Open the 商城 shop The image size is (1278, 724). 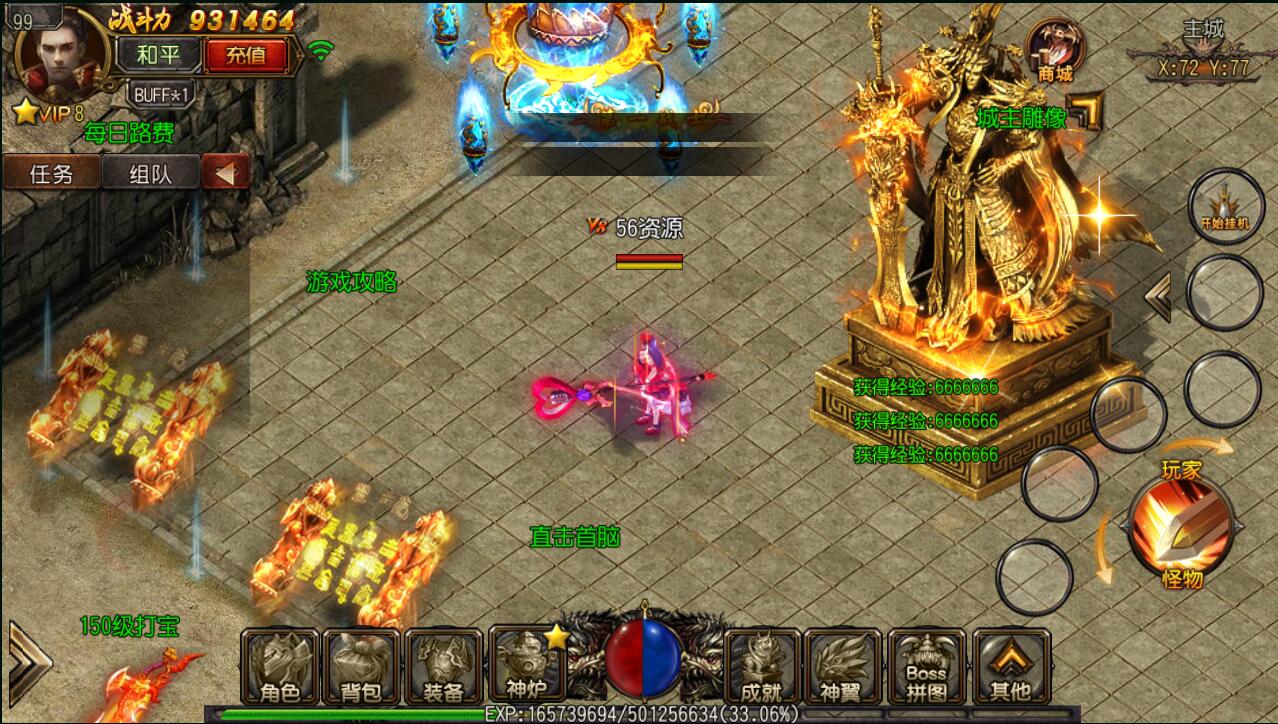(x=1055, y=52)
